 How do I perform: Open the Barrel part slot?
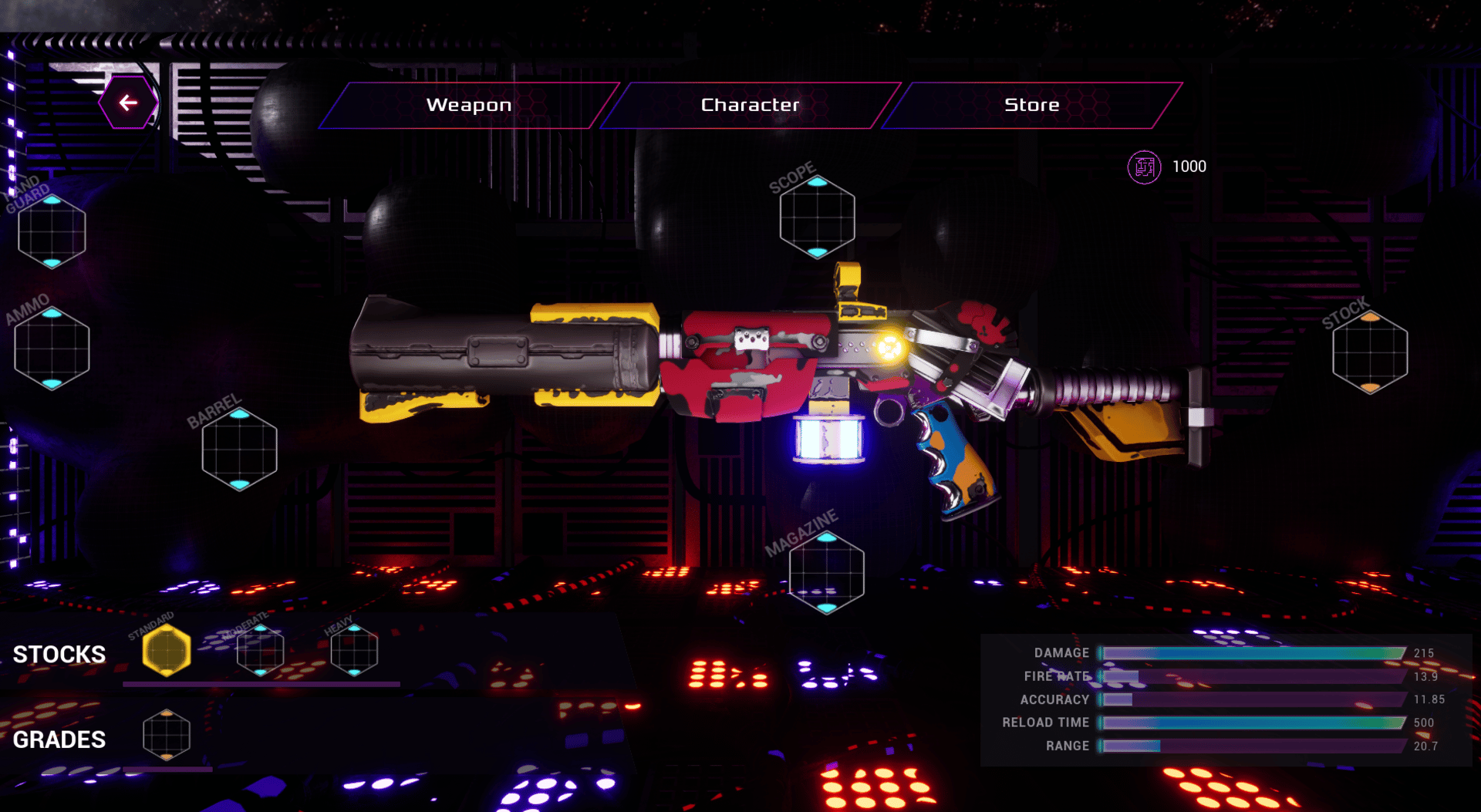[x=239, y=450]
